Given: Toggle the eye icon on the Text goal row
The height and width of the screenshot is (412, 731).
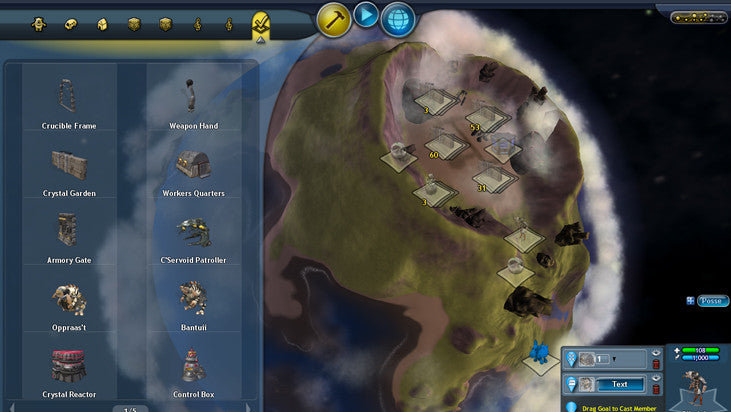Looking at the screenshot, I should click(x=656, y=379).
